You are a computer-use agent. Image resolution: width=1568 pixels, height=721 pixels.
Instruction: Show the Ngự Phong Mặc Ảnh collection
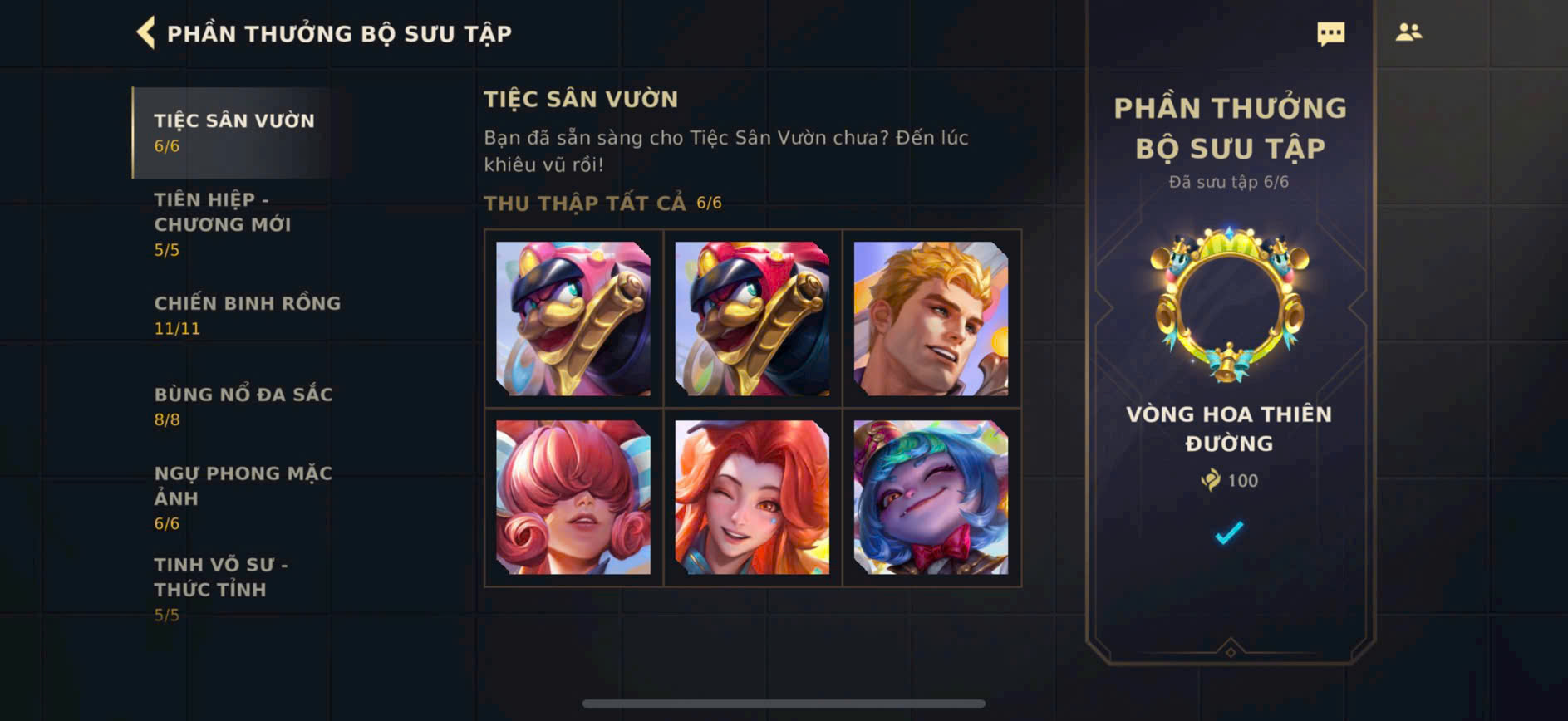click(243, 497)
